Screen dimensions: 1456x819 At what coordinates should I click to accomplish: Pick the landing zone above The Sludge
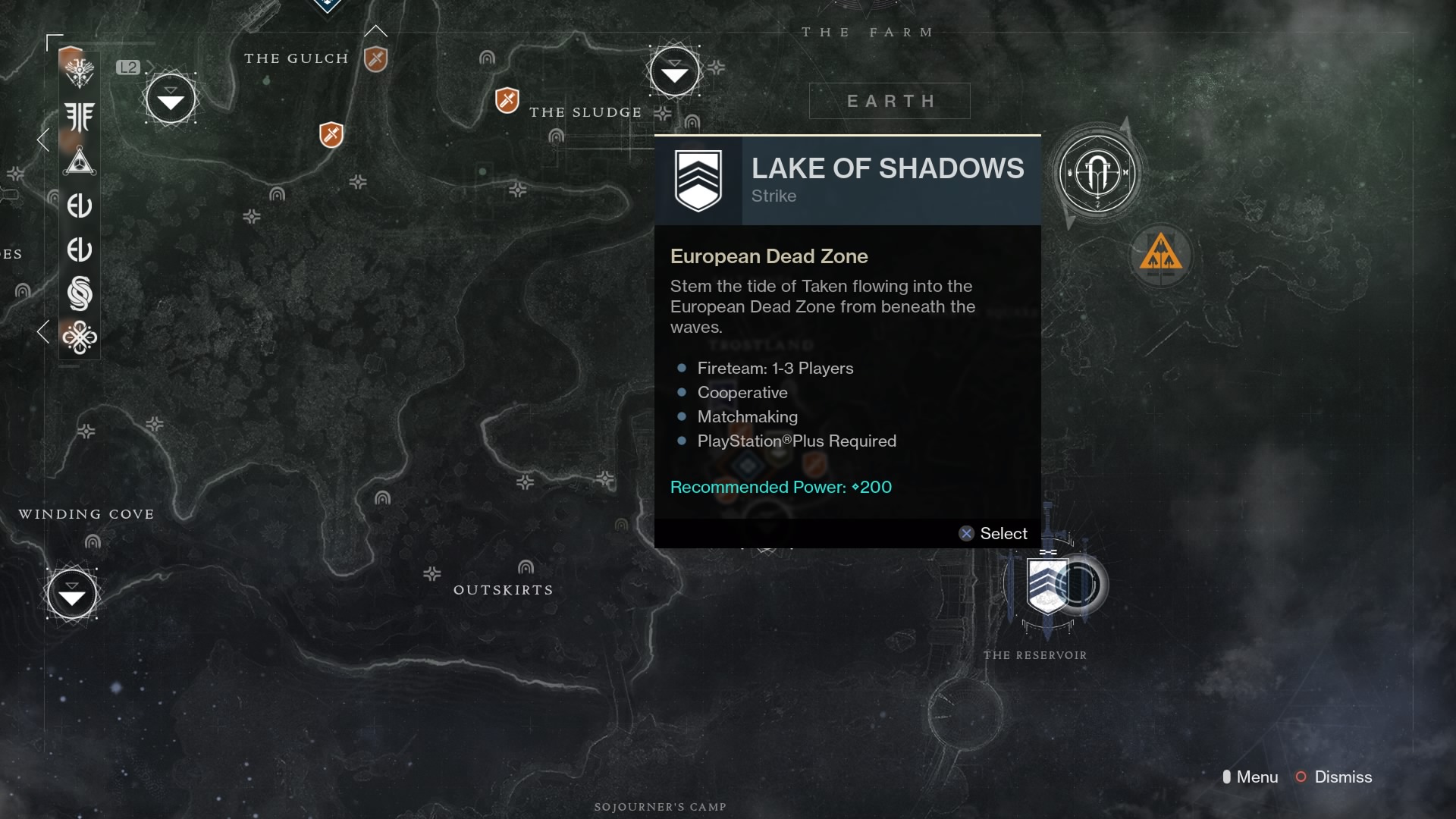(x=674, y=71)
